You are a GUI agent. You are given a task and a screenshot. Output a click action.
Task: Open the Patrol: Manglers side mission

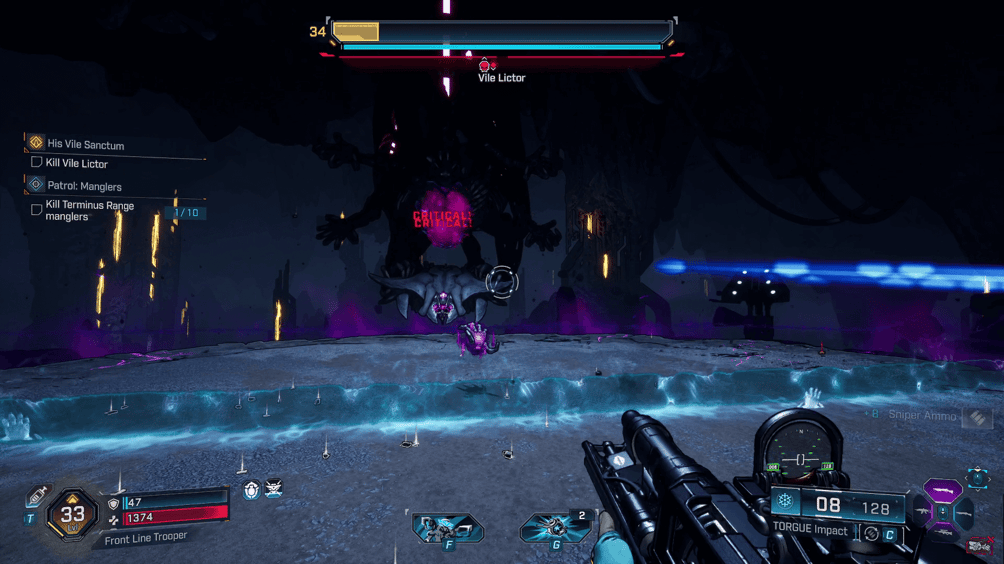pyautogui.click(x=84, y=186)
